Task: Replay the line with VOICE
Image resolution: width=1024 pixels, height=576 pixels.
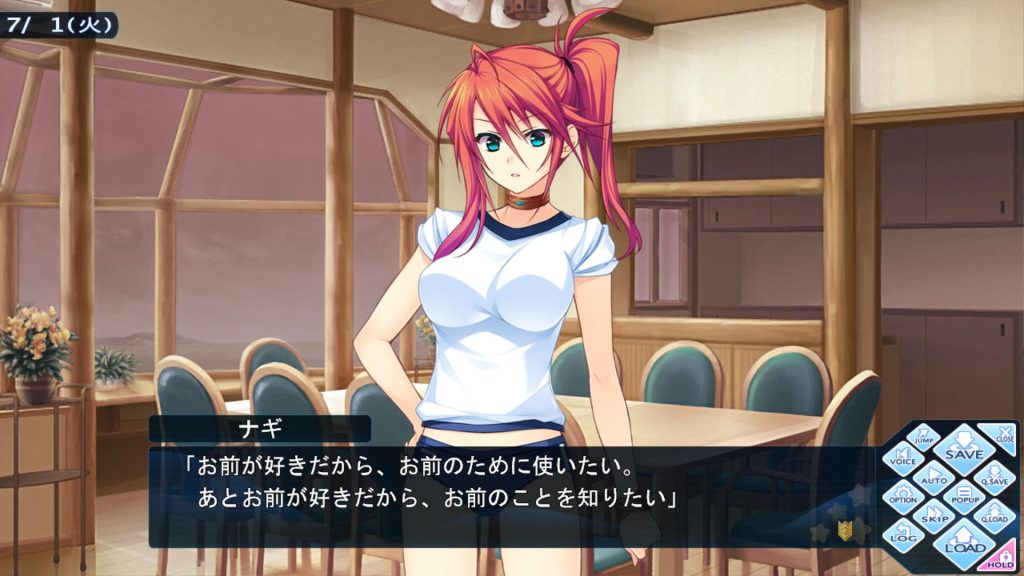Action: tap(903, 457)
